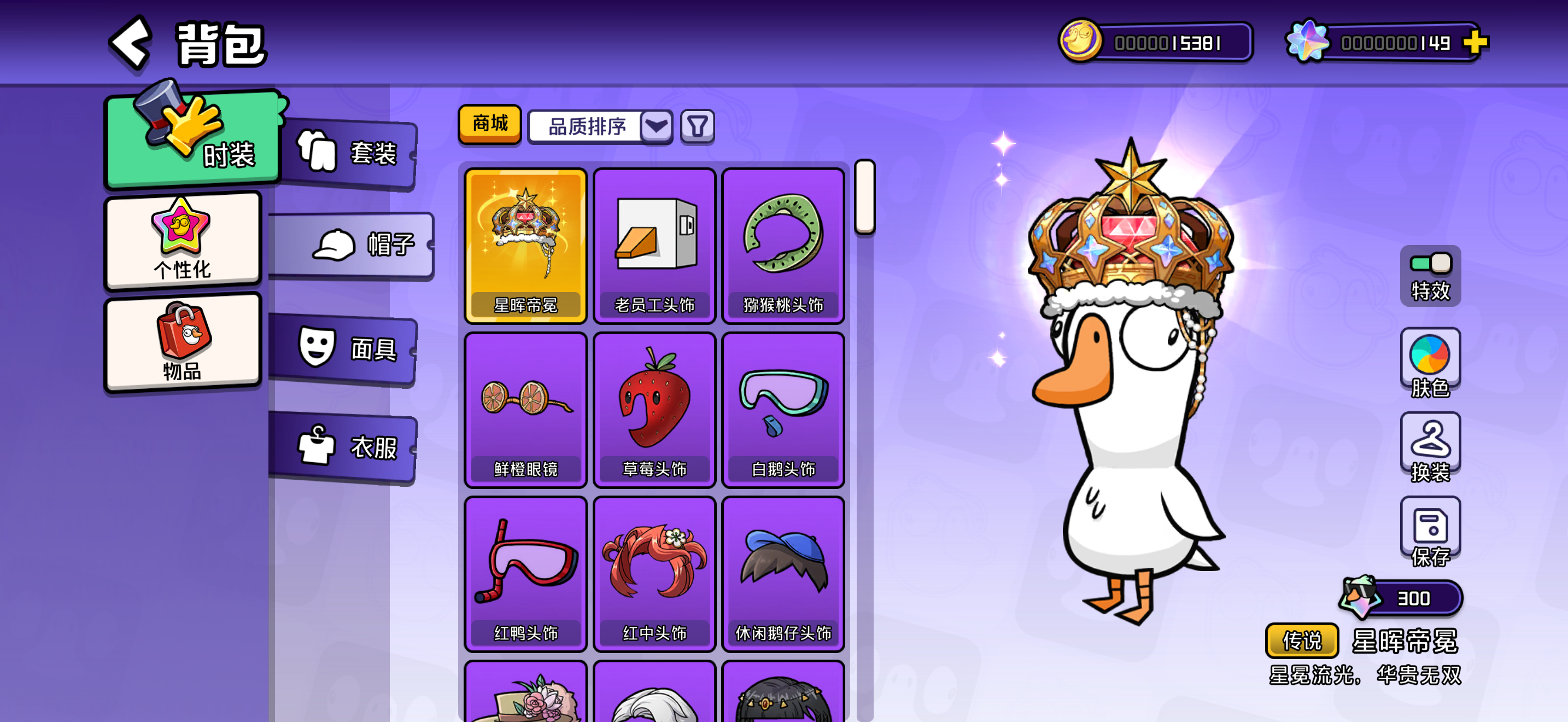Click the funnel filter button

click(697, 127)
